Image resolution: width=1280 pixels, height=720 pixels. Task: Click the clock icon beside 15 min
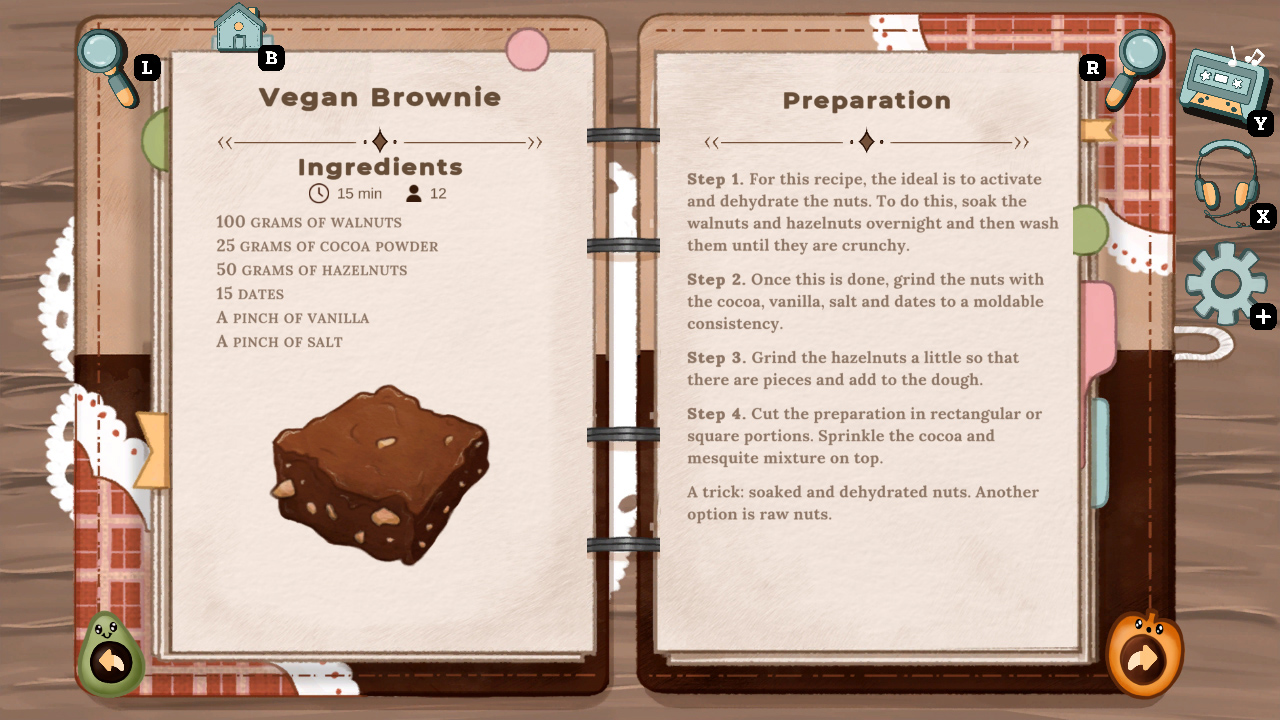click(x=319, y=192)
